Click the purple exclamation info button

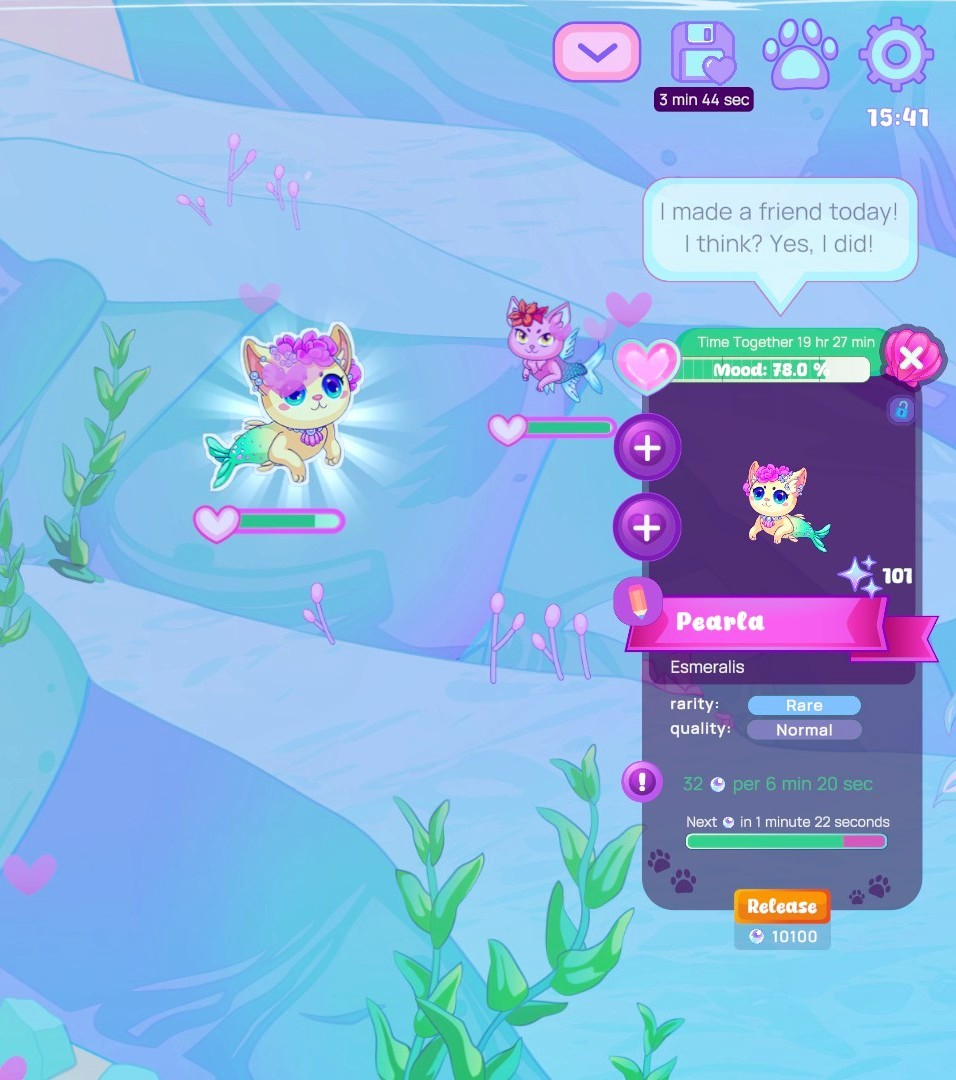coord(642,781)
